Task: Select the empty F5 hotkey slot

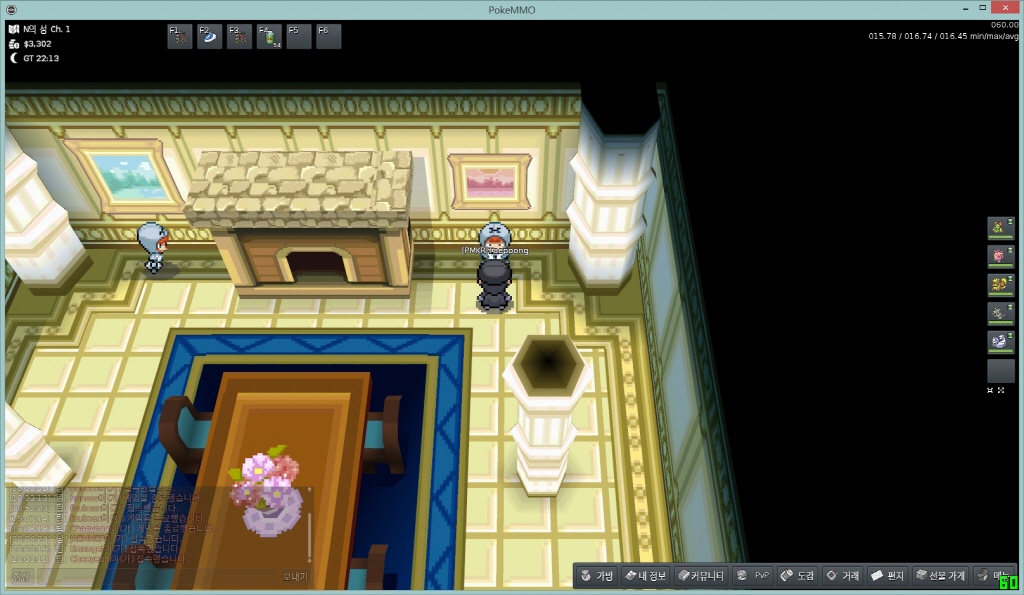Action: click(299, 37)
